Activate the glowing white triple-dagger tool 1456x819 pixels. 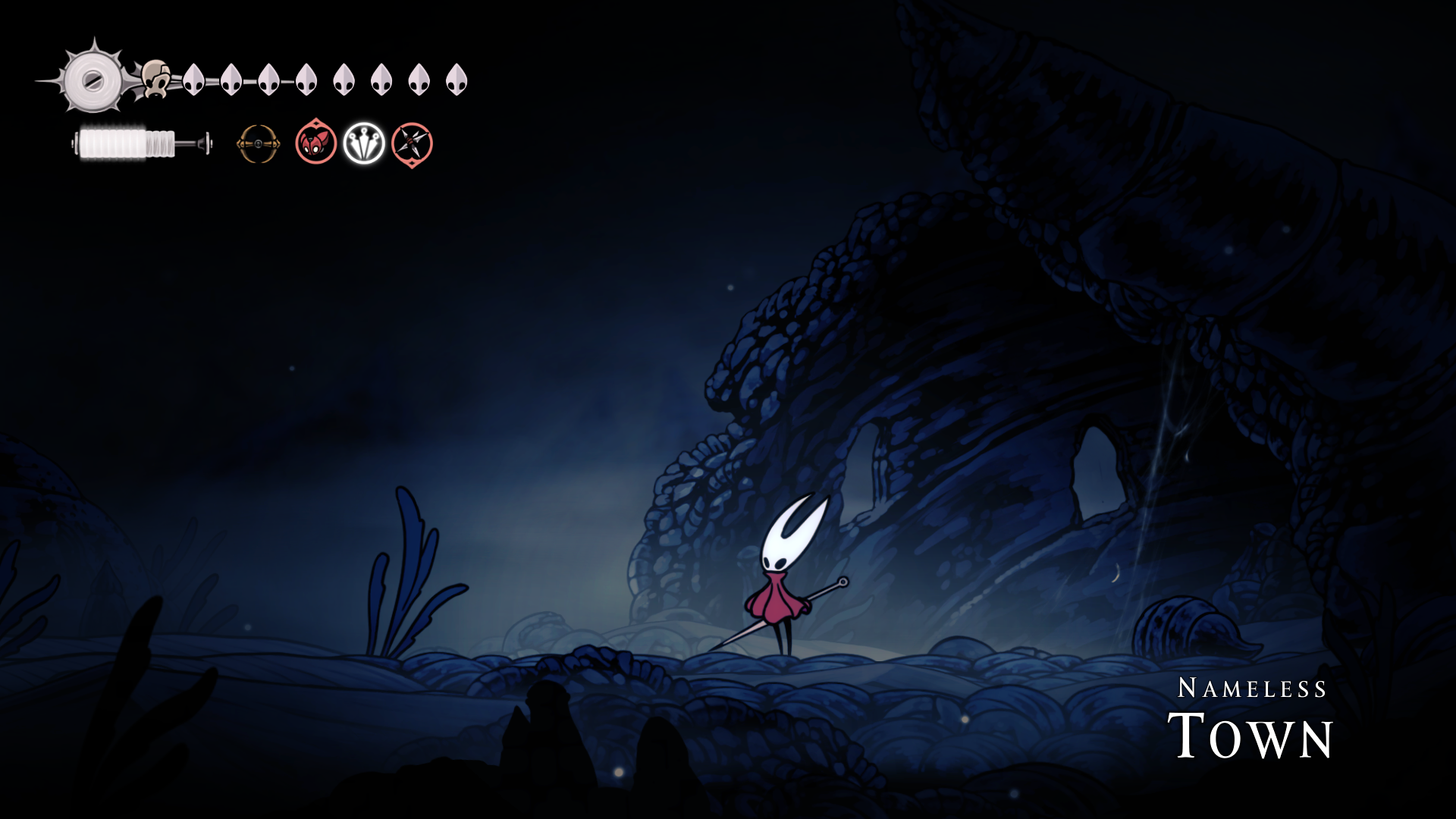pos(364,143)
